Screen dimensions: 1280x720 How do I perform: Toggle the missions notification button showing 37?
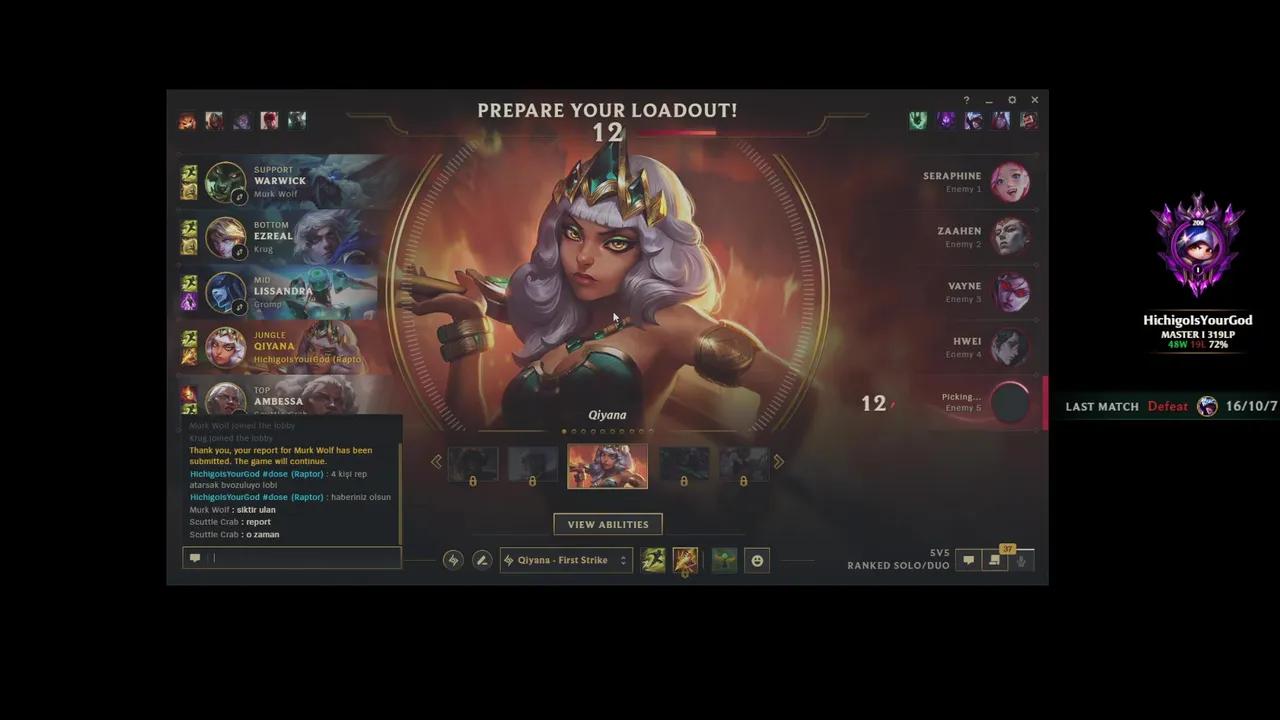[x=994, y=561]
